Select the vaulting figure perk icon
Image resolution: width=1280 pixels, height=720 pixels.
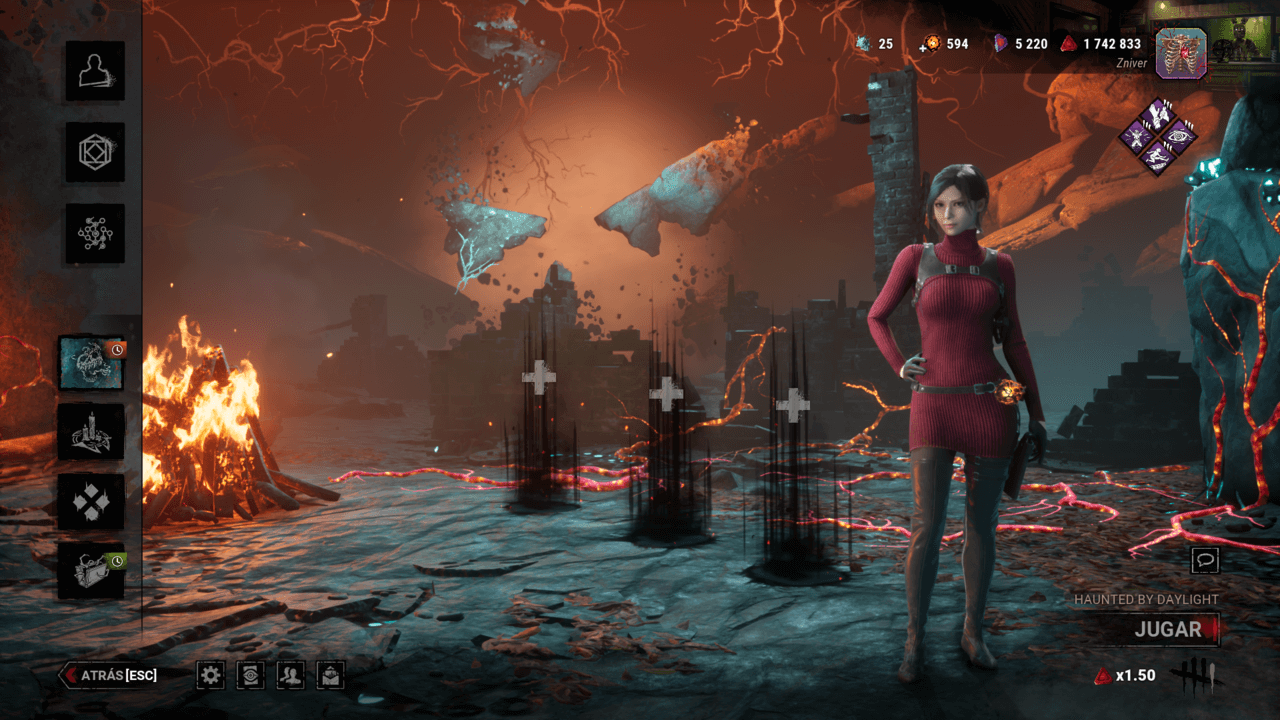pos(1157,158)
